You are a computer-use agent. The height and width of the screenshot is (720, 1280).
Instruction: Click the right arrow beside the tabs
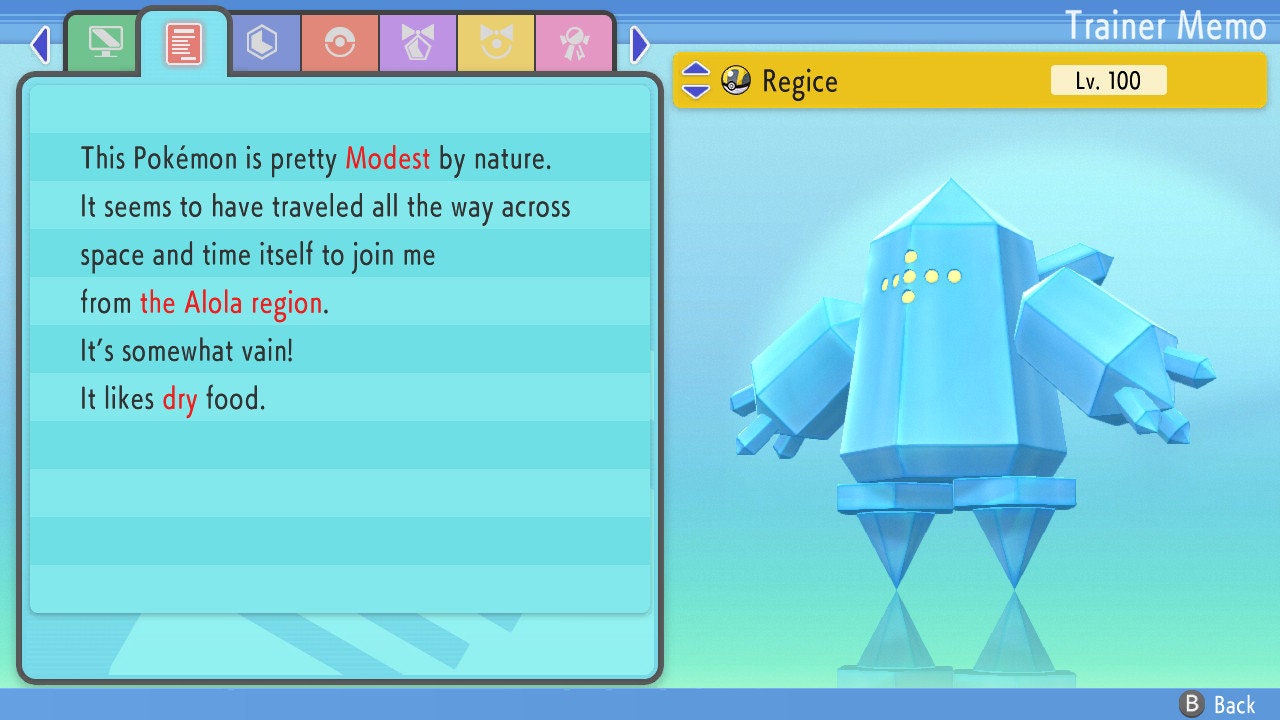pyautogui.click(x=640, y=44)
